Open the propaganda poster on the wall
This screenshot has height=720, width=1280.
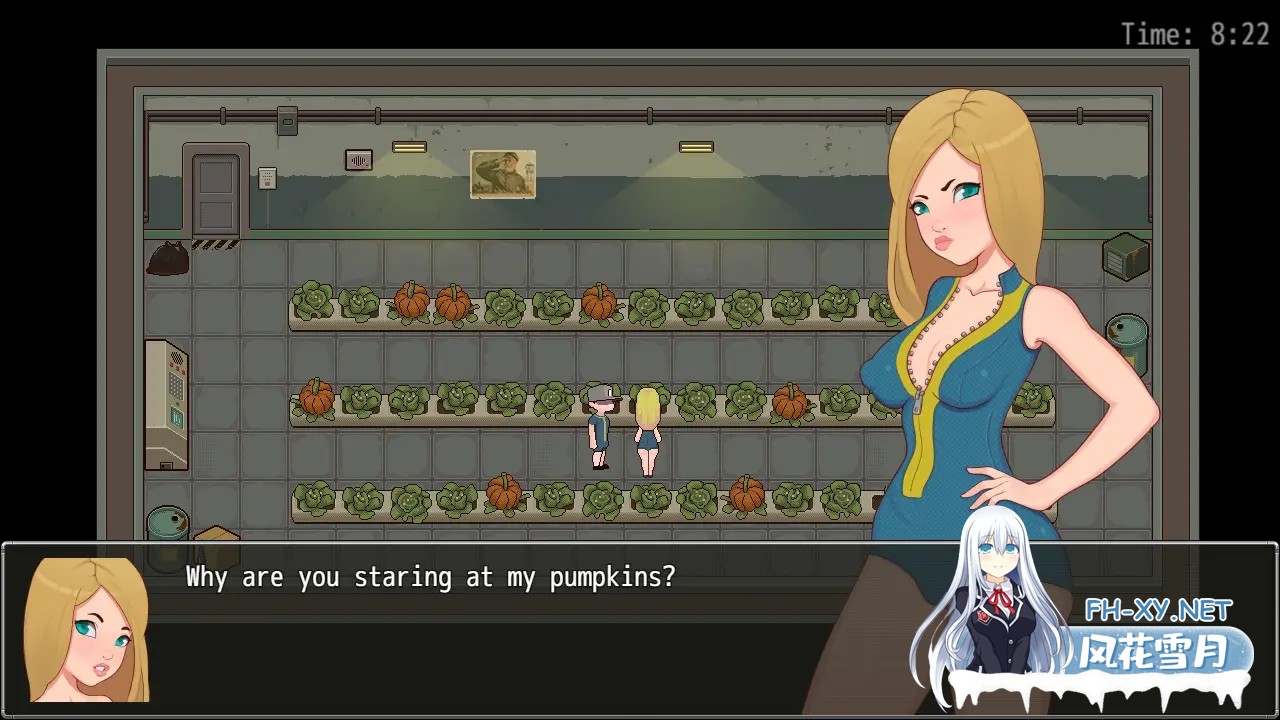(503, 175)
